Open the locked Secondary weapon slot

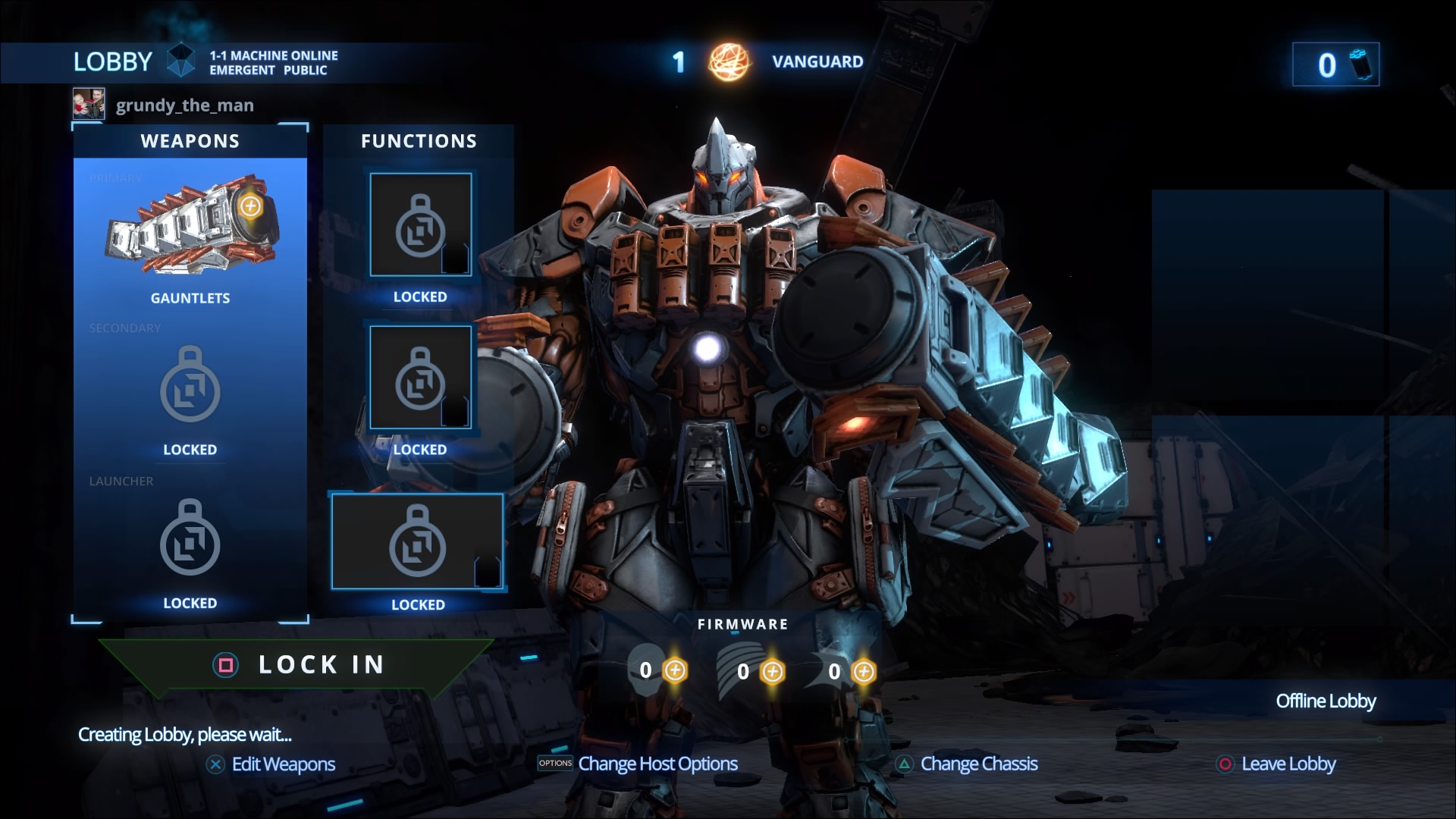[190, 387]
